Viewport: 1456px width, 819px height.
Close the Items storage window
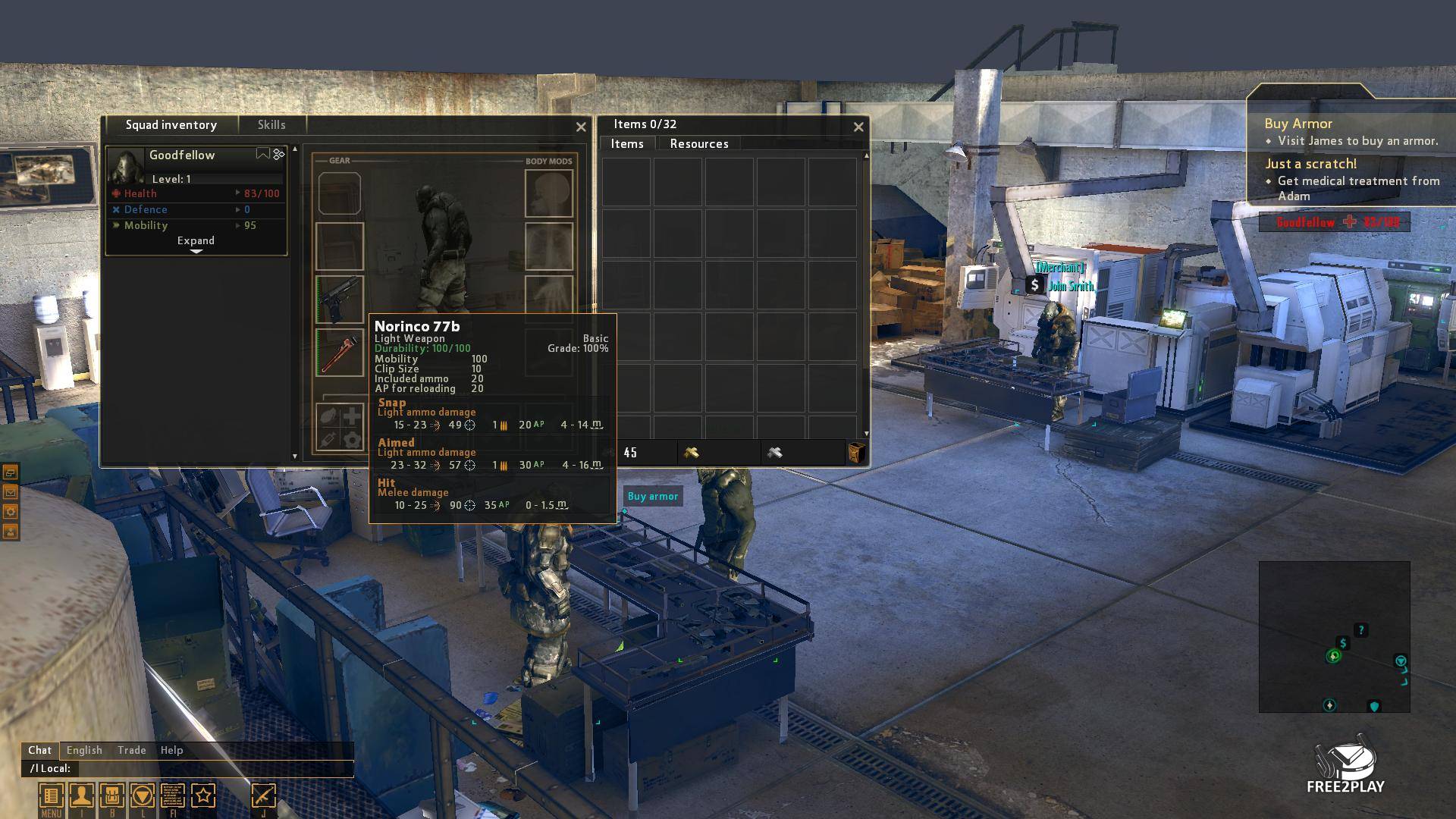(x=858, y=127)
